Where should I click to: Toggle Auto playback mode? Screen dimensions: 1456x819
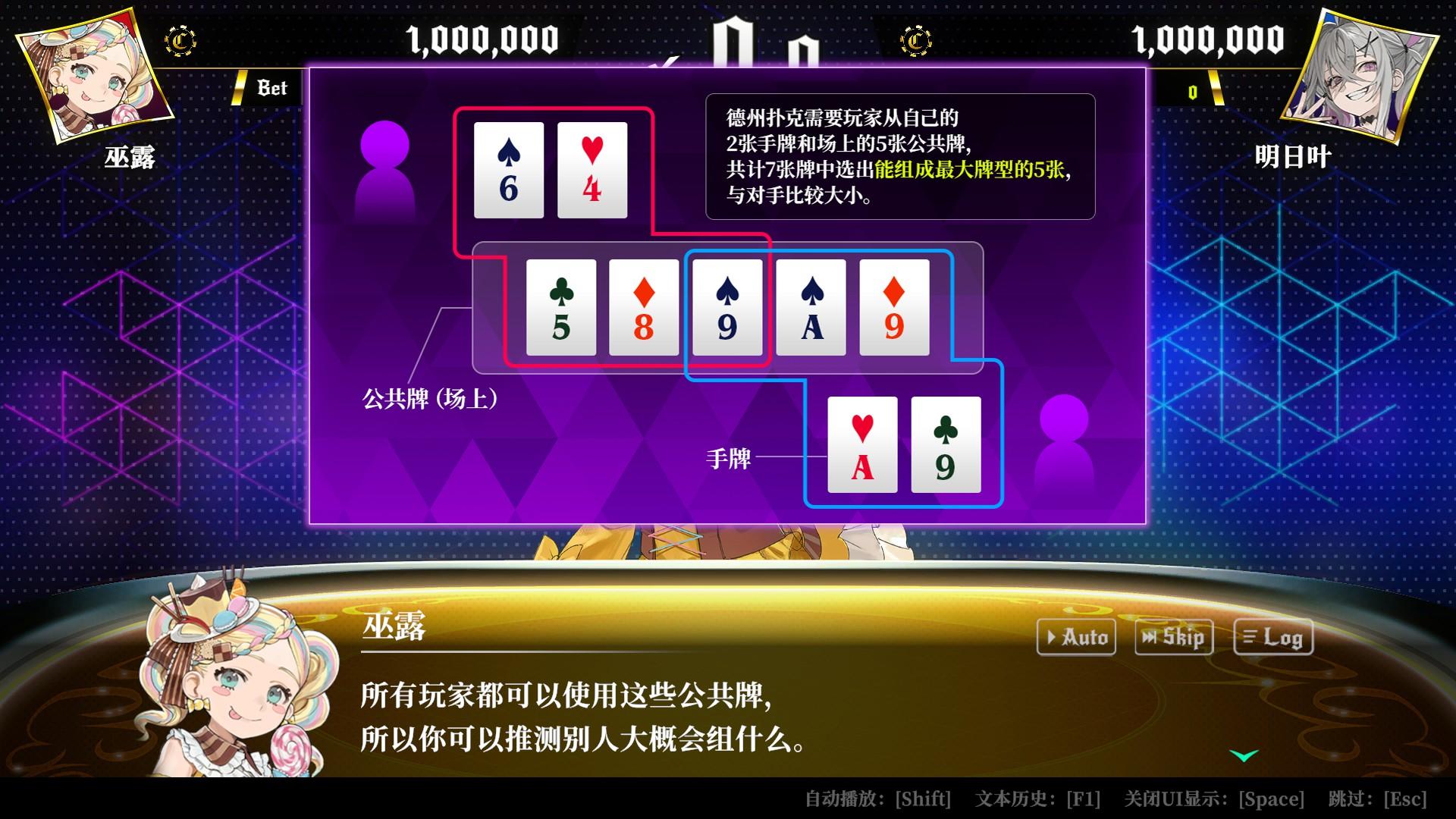pos(1076,637)
